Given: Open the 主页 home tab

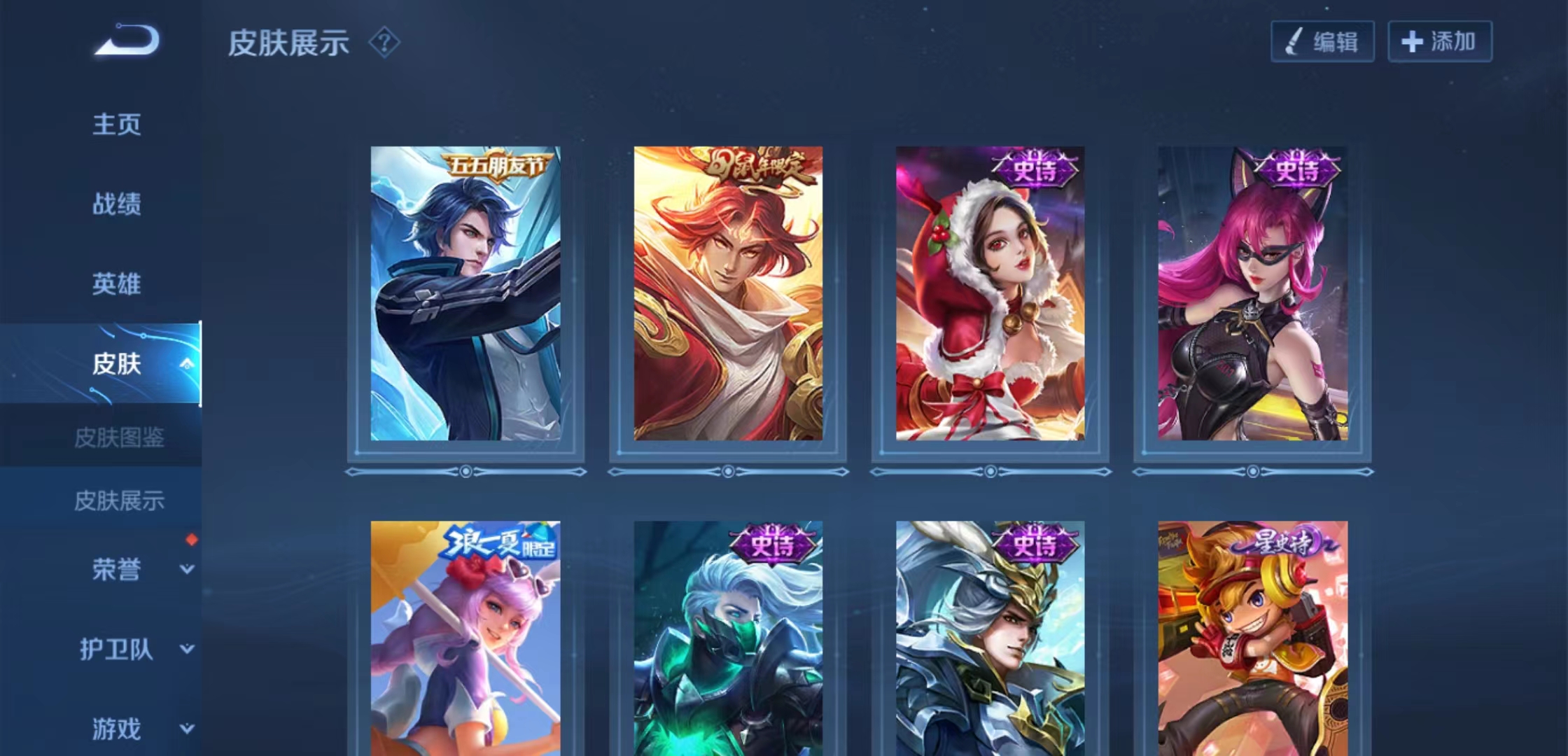Looking at the screenshot, I should point(117,125).
